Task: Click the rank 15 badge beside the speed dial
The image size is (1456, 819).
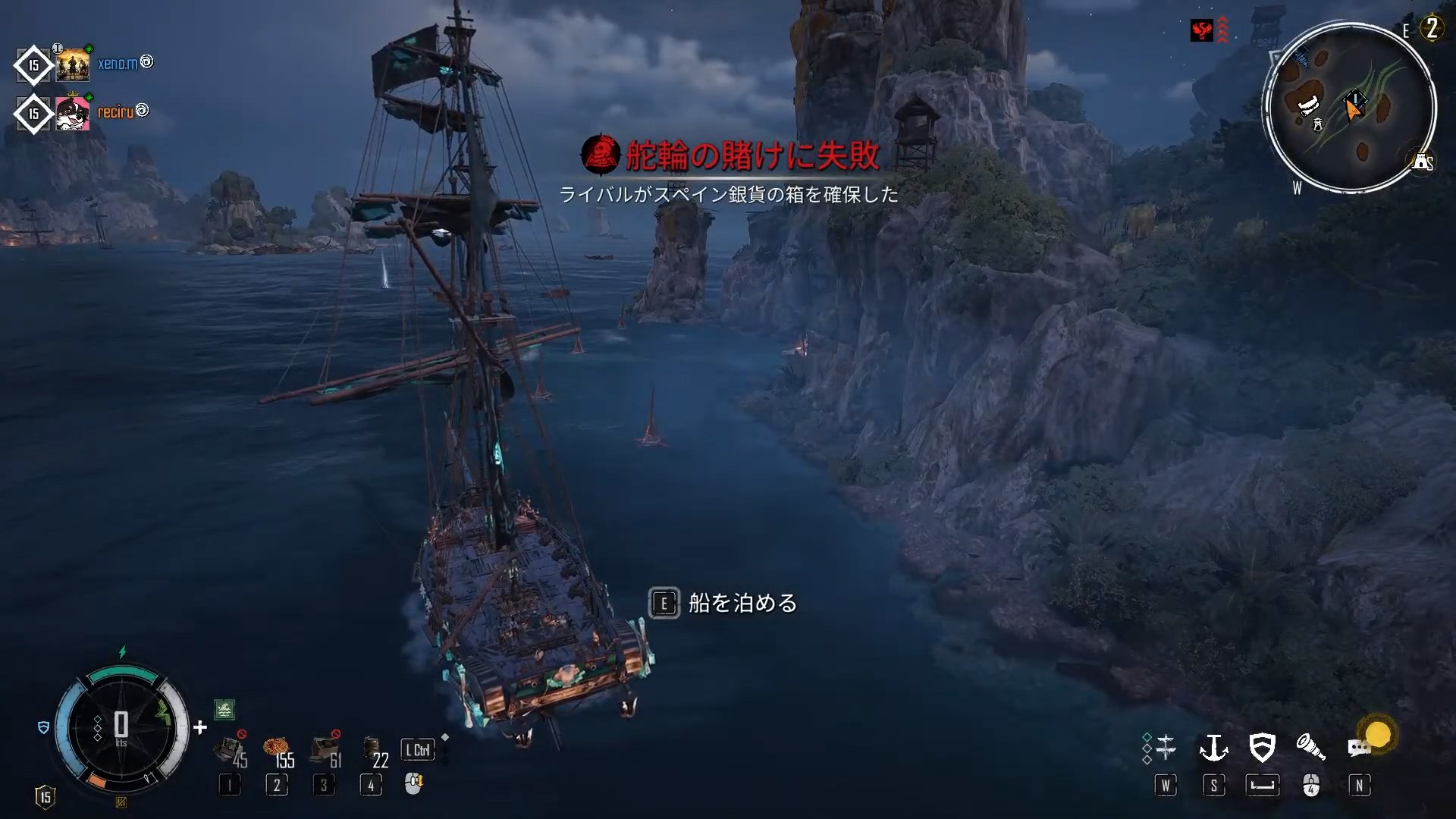Action: coord(45,797)
